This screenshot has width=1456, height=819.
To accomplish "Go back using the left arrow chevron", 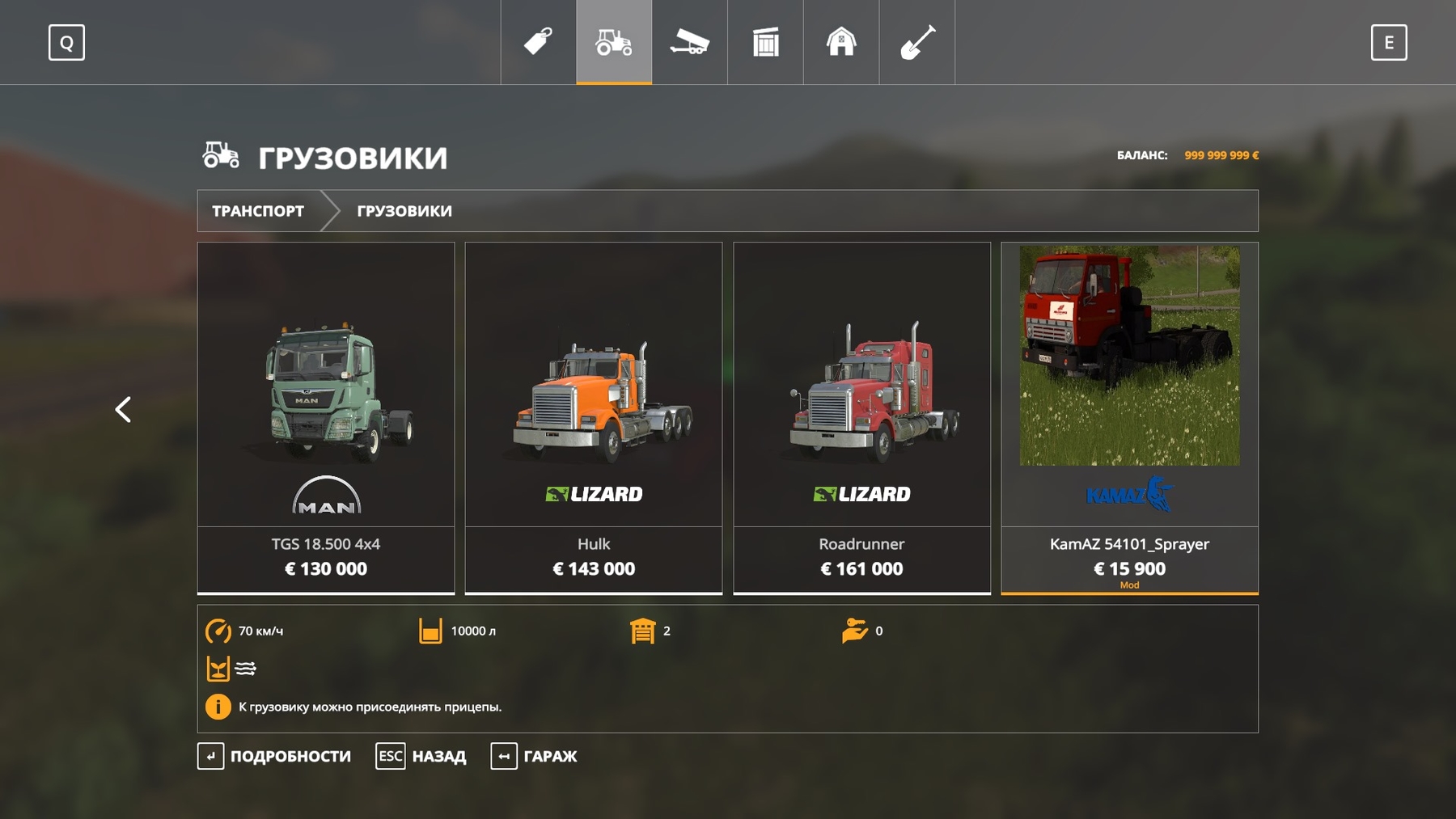I will click(123, 410).
